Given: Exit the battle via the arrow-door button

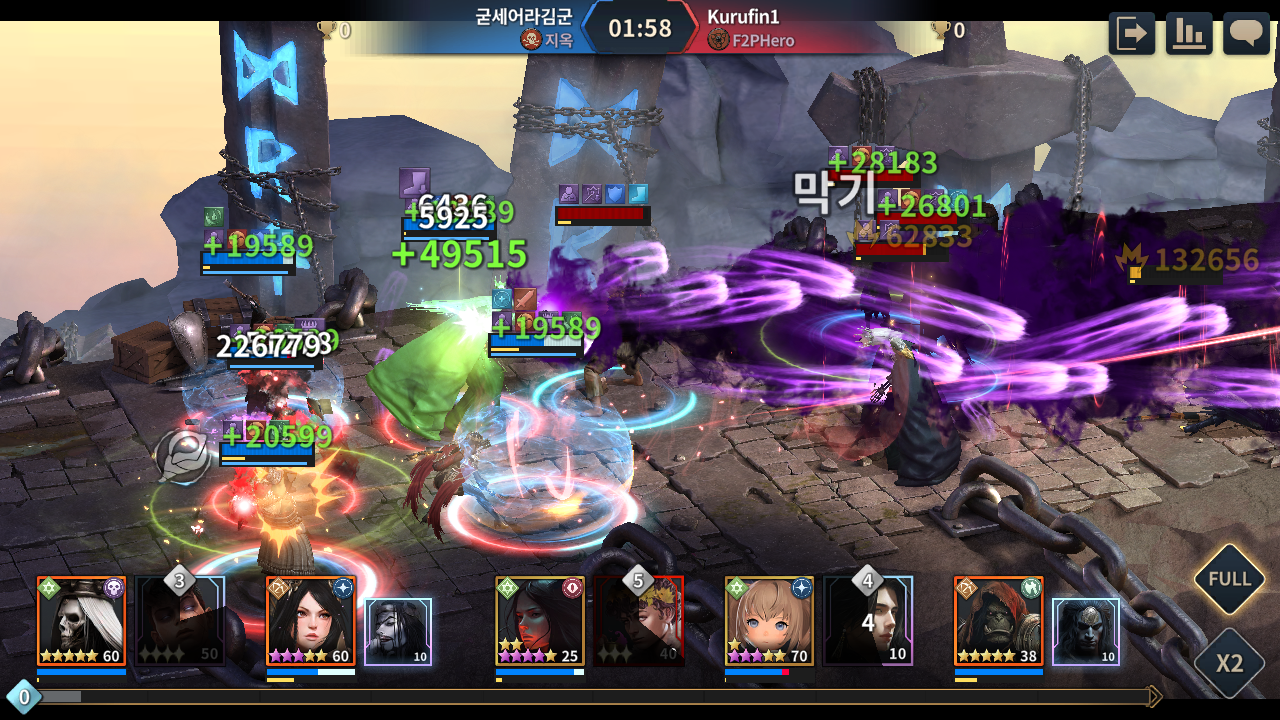Looking at the screenshot, I should 1131,34.
